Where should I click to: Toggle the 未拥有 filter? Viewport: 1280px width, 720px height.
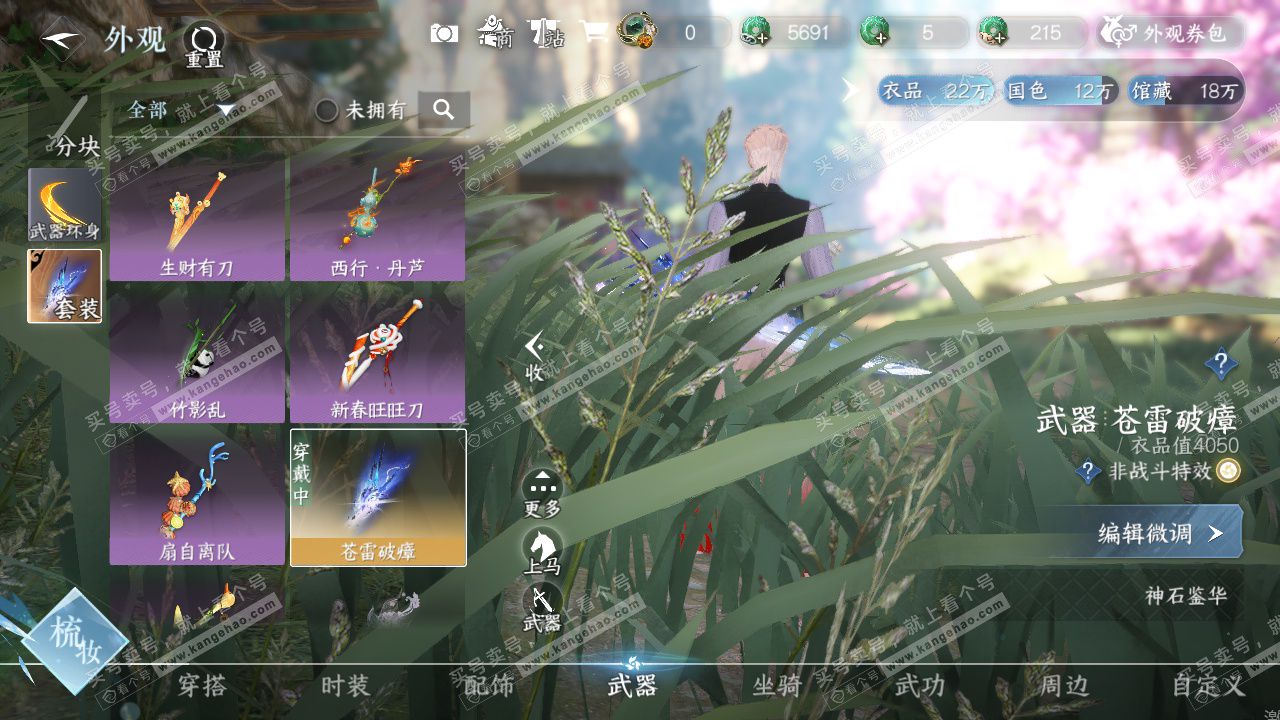pyautogui.click(x=327, y=110)
